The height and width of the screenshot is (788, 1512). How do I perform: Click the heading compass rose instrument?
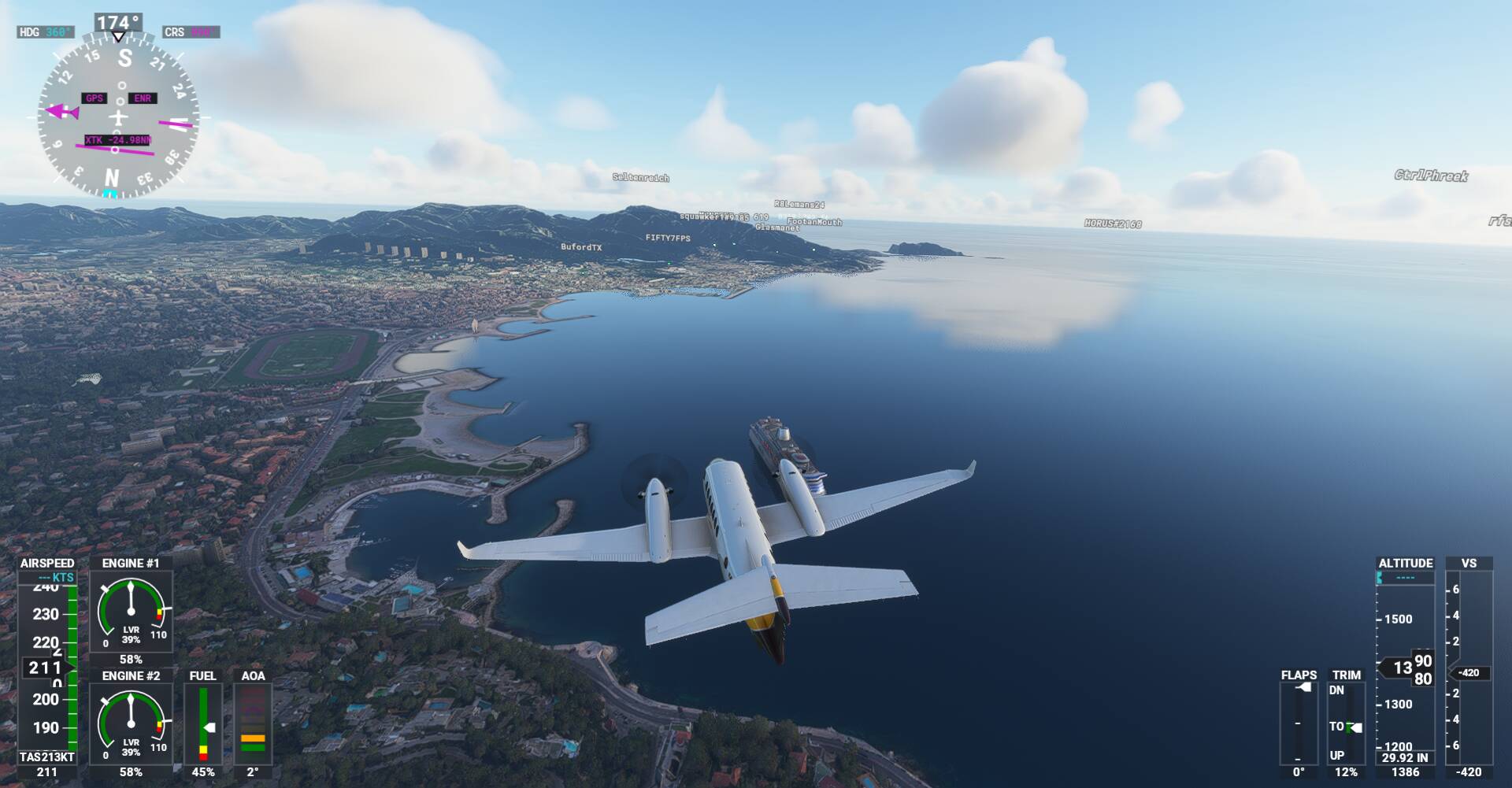(118, 118)
